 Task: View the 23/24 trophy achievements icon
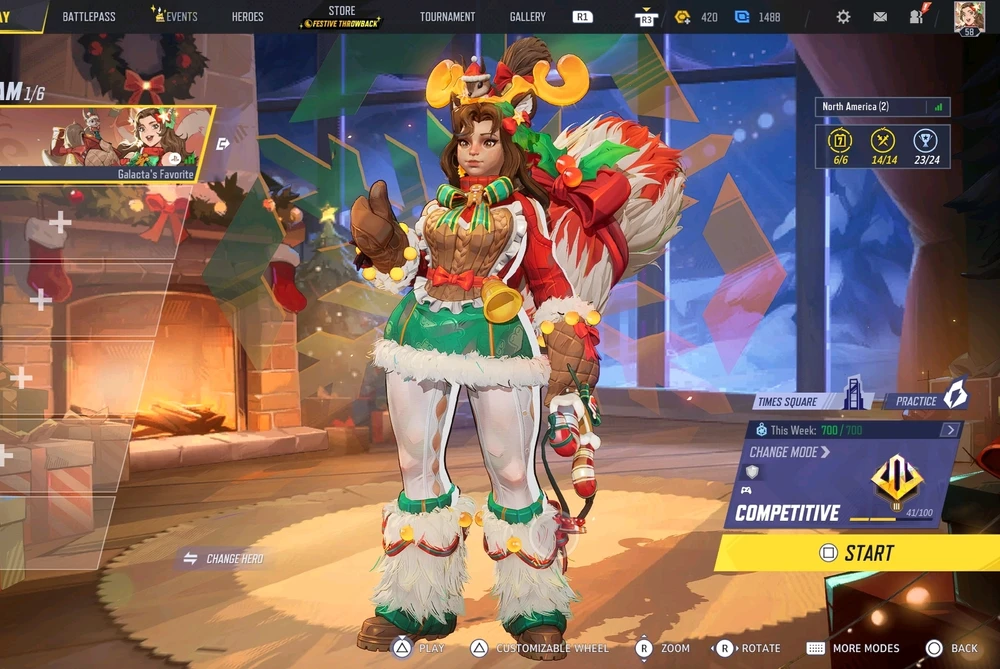(x=926, y=145)
